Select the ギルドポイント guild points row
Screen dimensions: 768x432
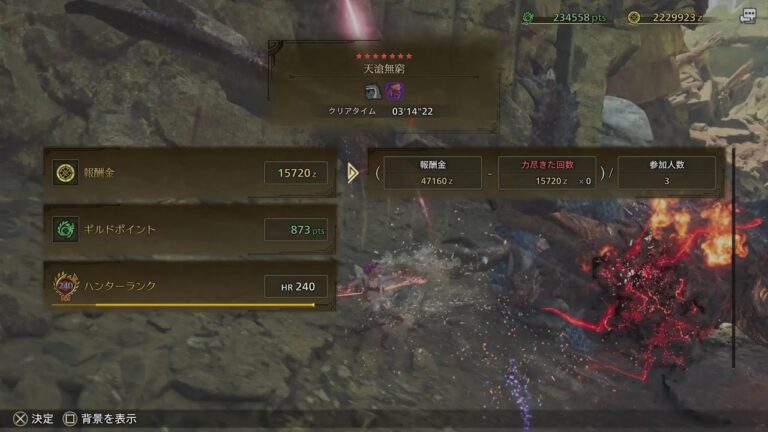[x=190, y=229]
